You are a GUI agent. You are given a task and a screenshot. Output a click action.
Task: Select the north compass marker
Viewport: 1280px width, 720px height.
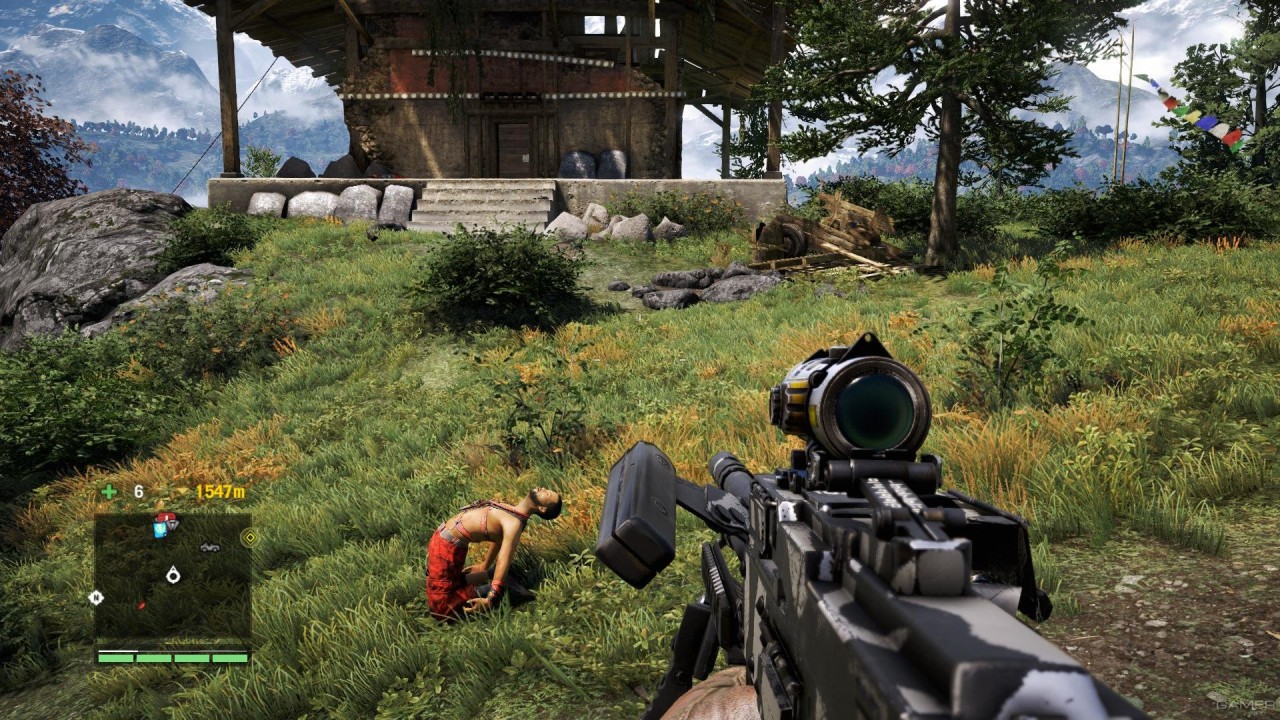click(96, 597)
